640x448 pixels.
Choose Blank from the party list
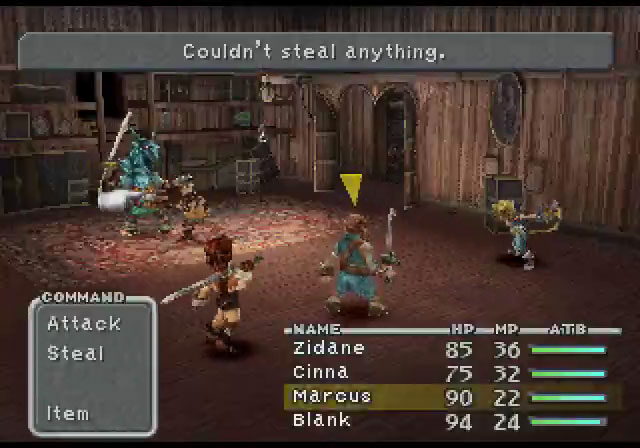pos(322,421)
